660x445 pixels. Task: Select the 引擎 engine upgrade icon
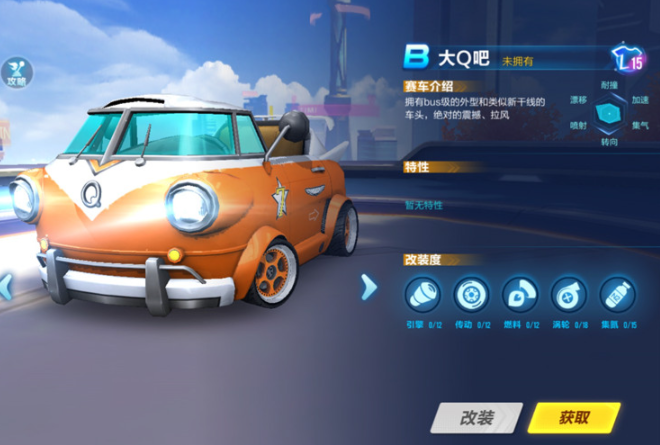click(x=422, y=294)
